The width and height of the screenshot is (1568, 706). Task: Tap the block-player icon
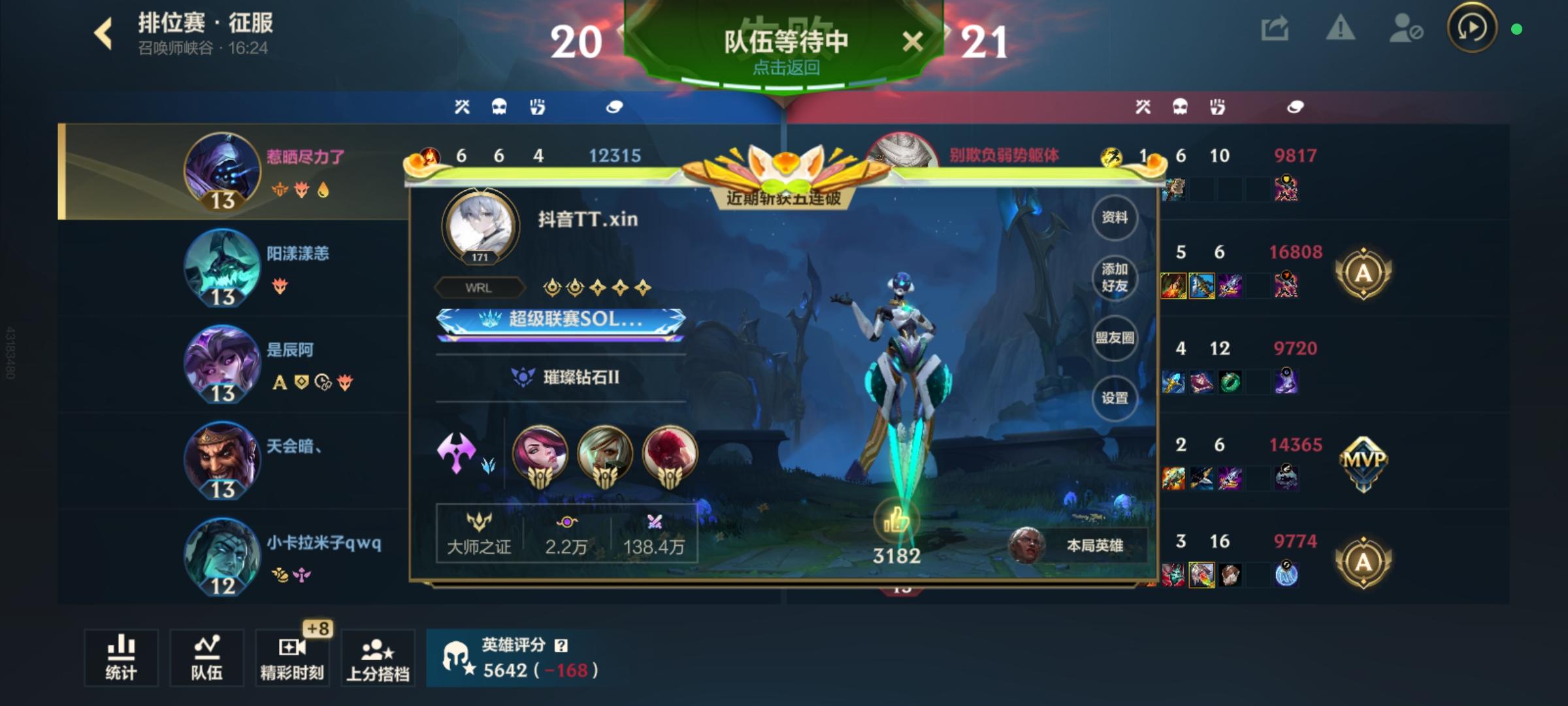coord(1405,29)
